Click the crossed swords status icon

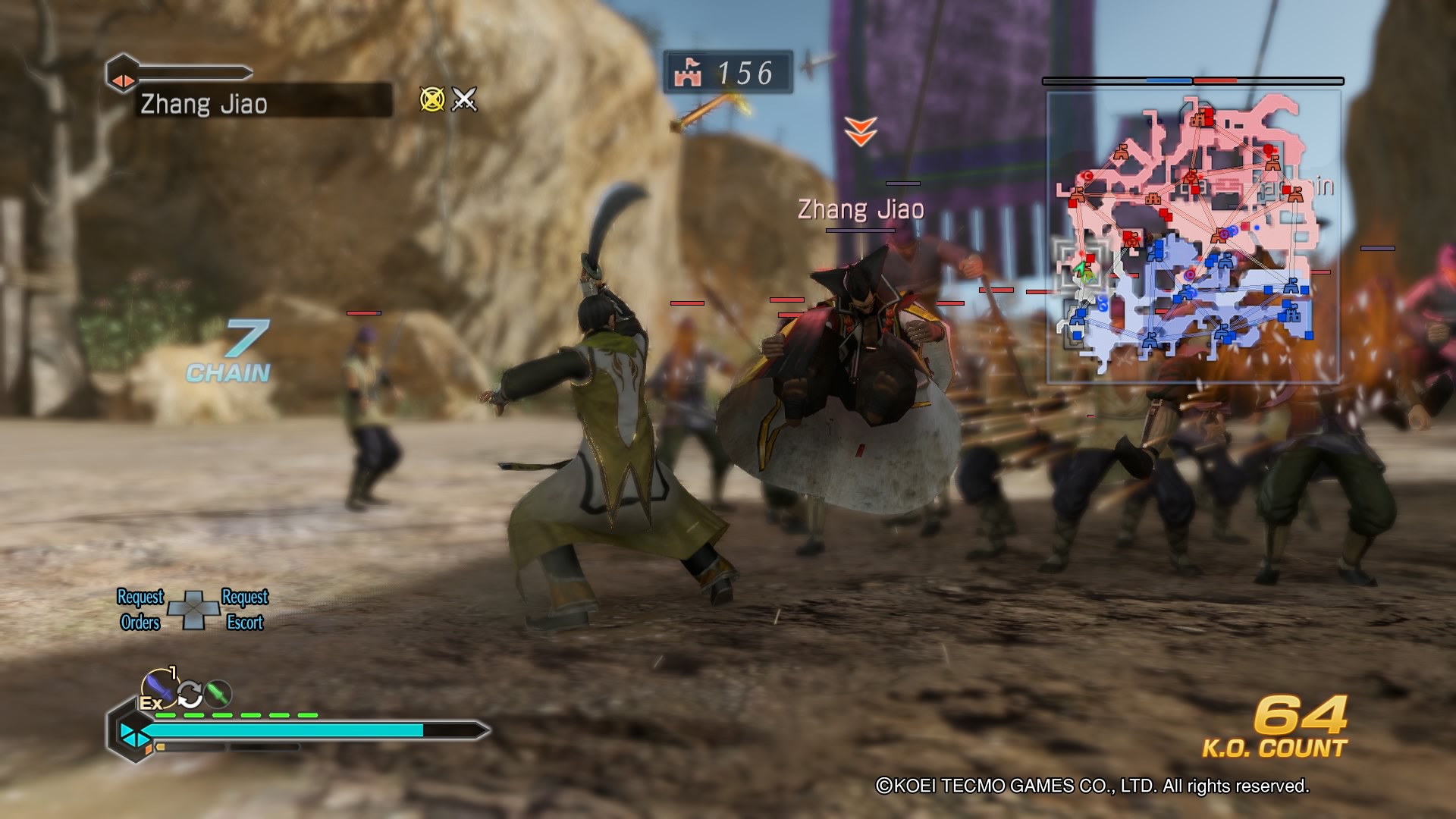pos(464,99)
